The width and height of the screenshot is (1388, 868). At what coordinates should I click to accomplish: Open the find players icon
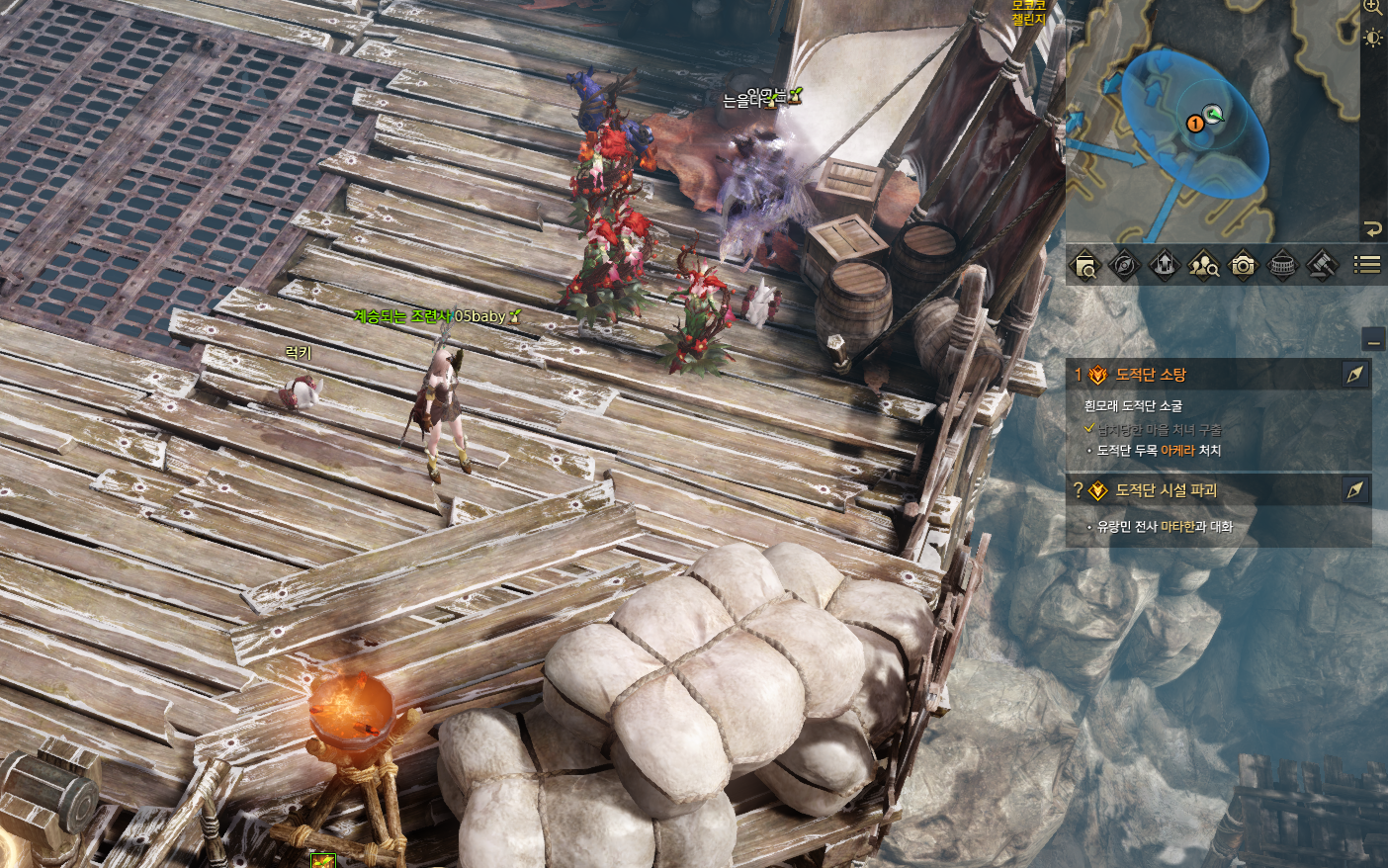[1203, 265]
